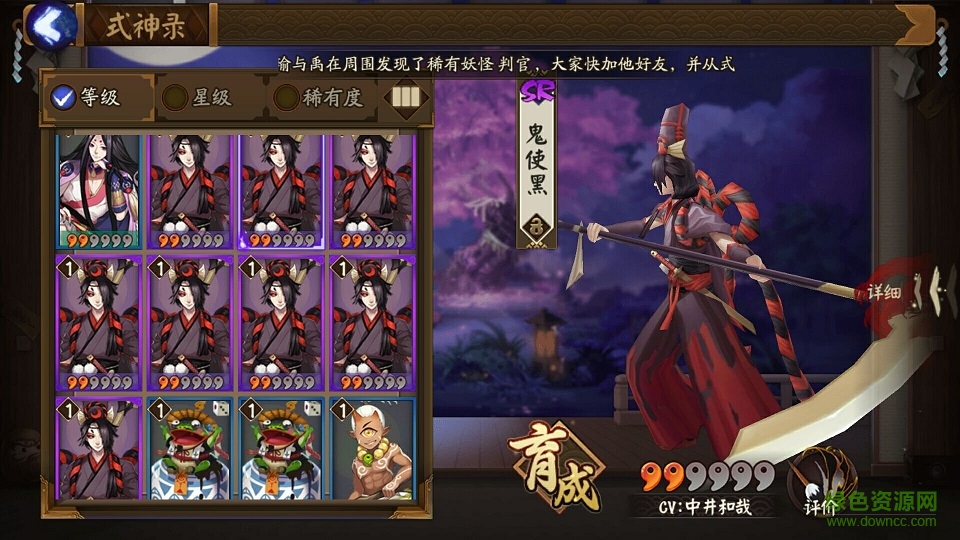
Task: Sort shikigami by 等级 (level)
Action: click(x=86, y=97)
